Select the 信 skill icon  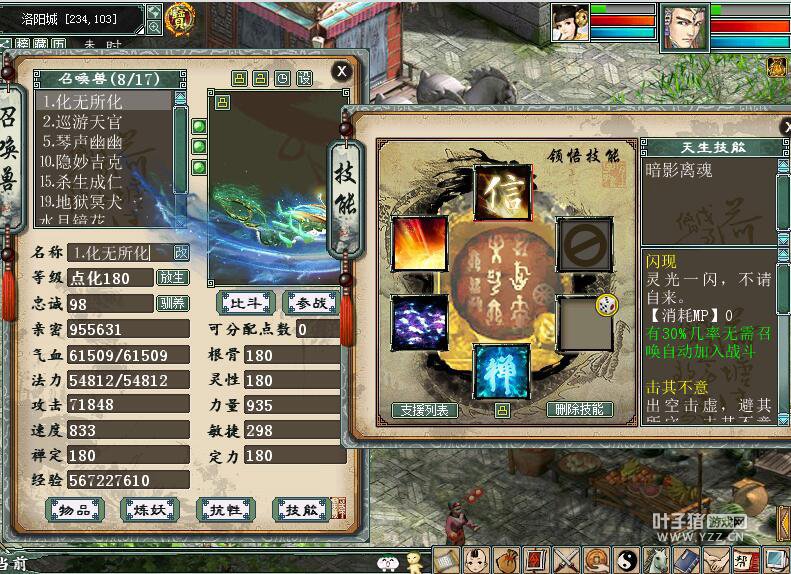[502, 191]
